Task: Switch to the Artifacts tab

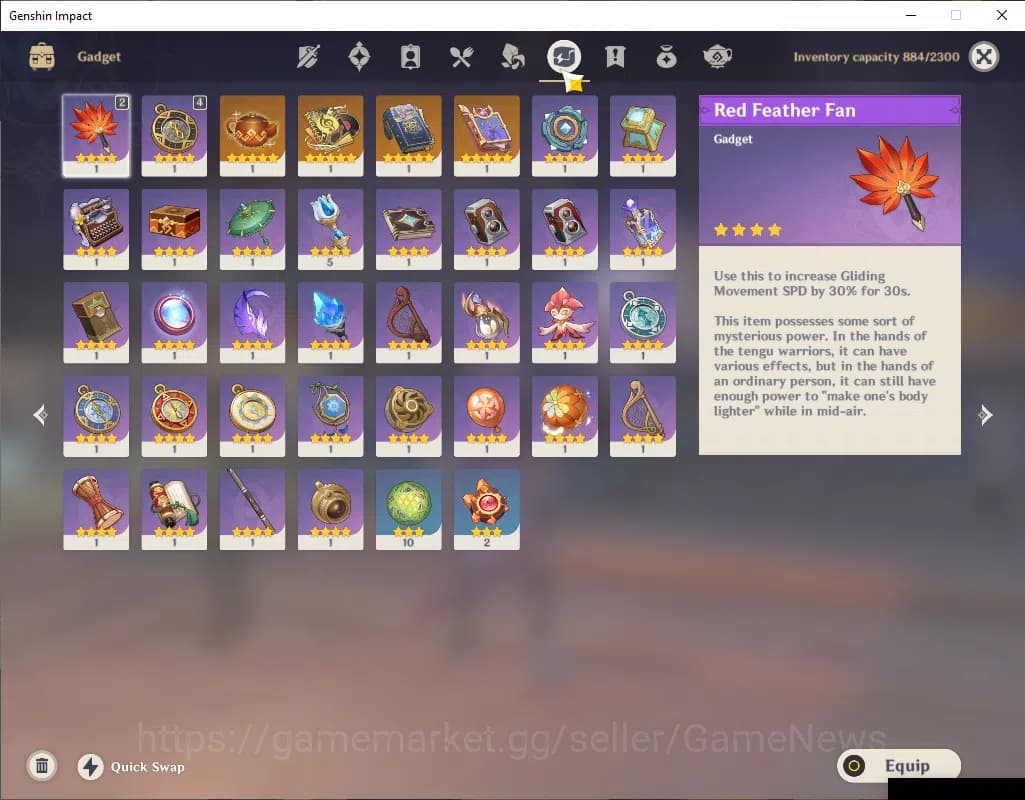Action: coord(359,57)
